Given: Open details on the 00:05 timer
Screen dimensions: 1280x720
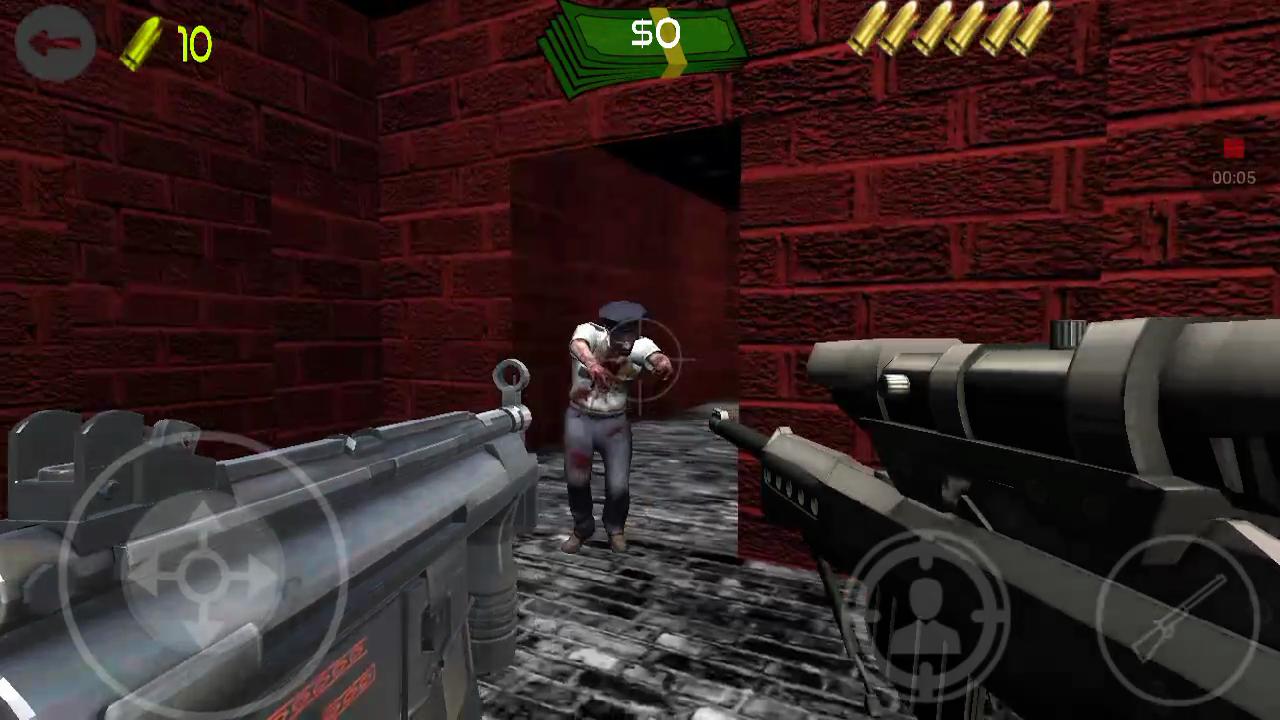Looking at the screenshot, I should (1233, 178).
